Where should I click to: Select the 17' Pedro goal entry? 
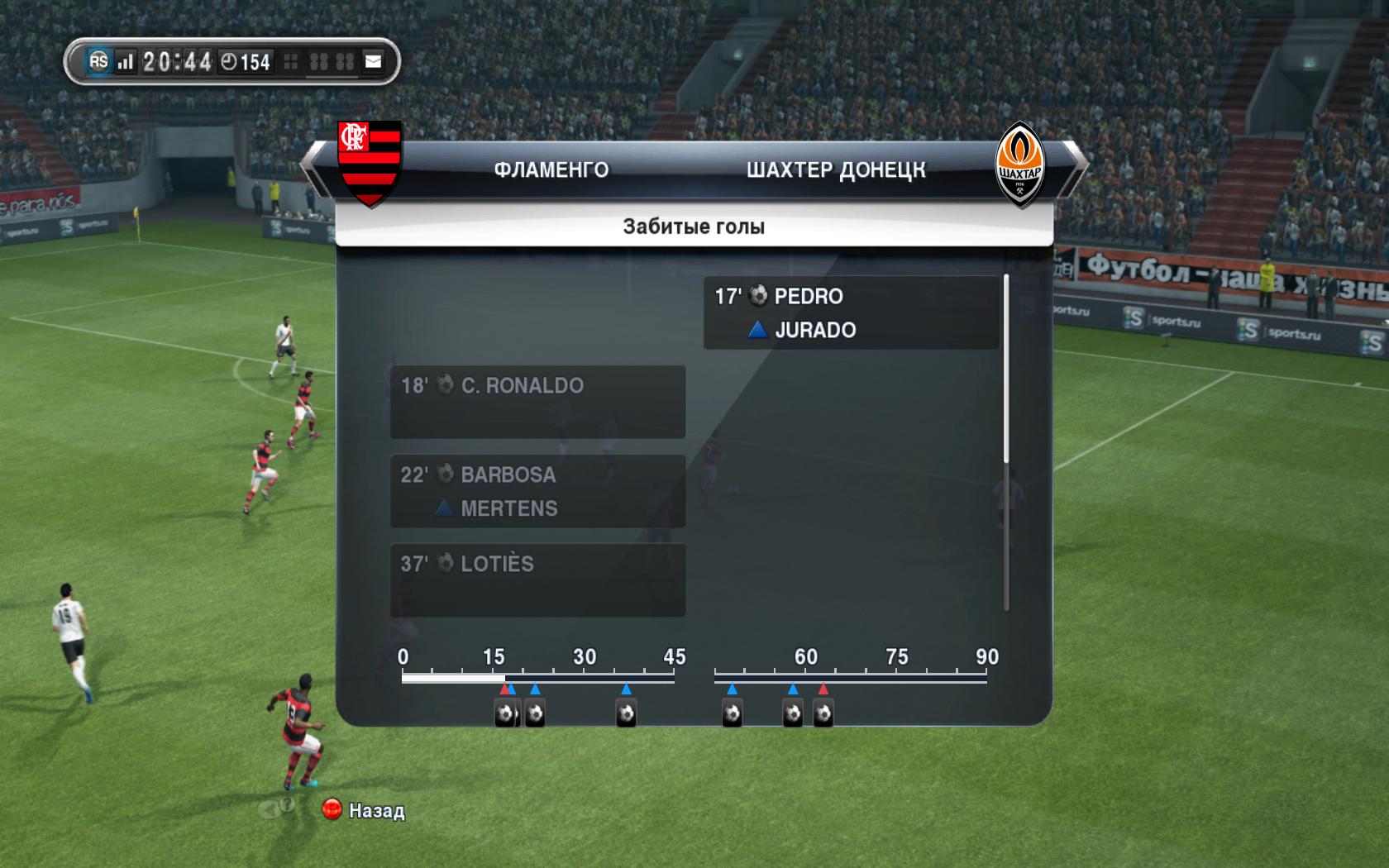pyautogui.click(x=851, y=312)
